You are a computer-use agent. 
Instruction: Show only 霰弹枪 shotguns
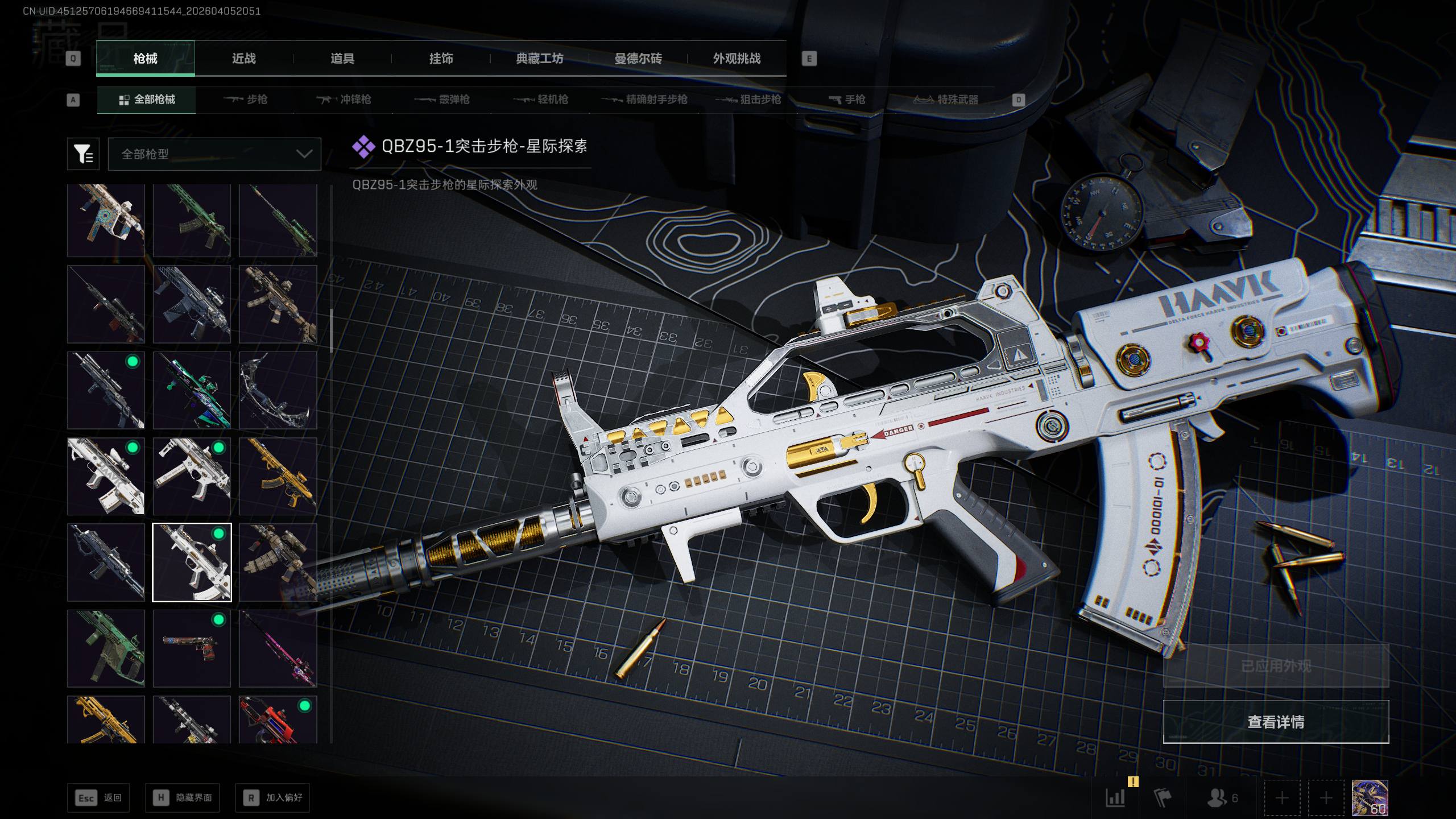pyautogui.click(x=442, y=100)
